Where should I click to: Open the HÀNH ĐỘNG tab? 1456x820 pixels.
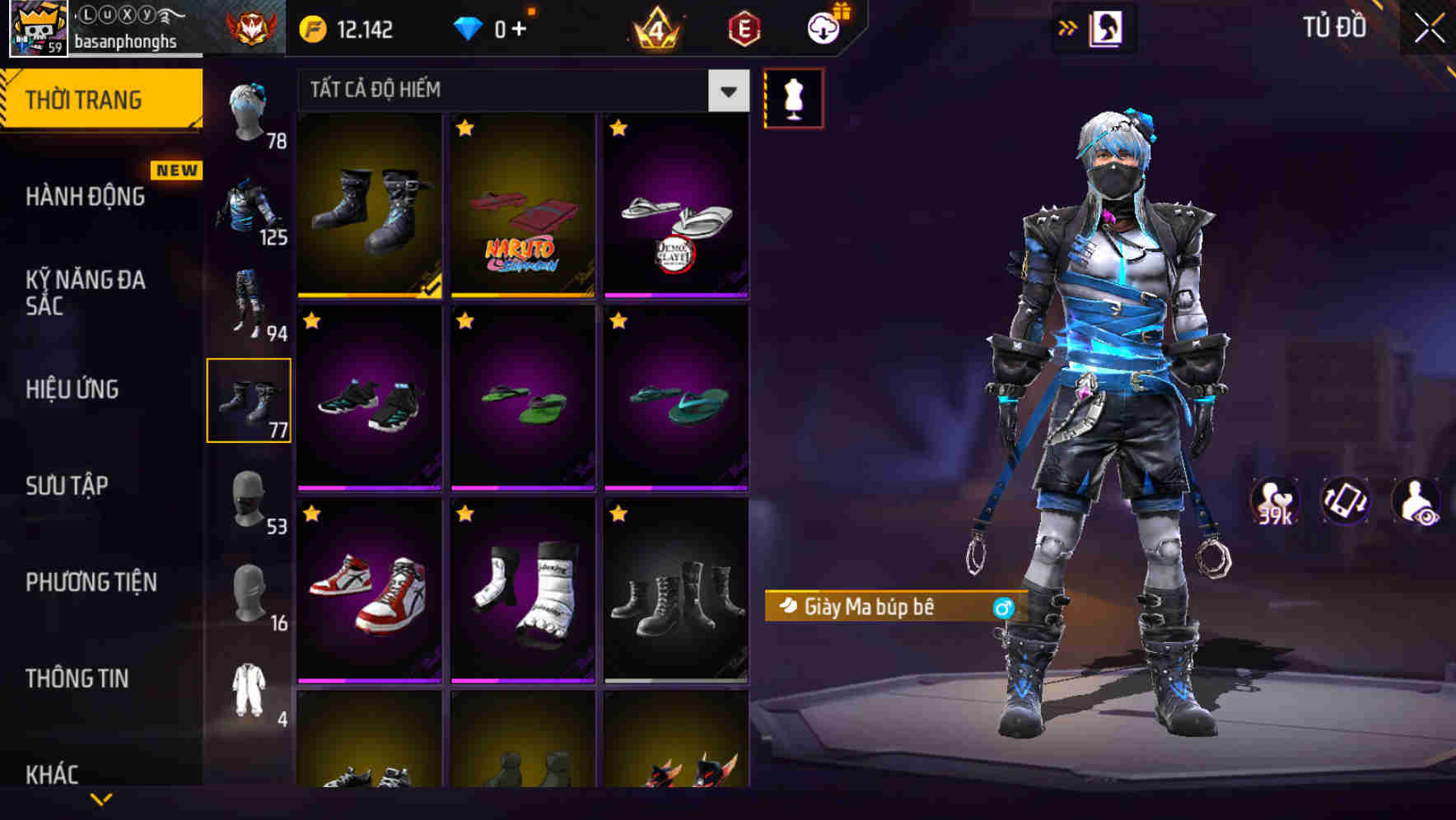tap(85, 196)
